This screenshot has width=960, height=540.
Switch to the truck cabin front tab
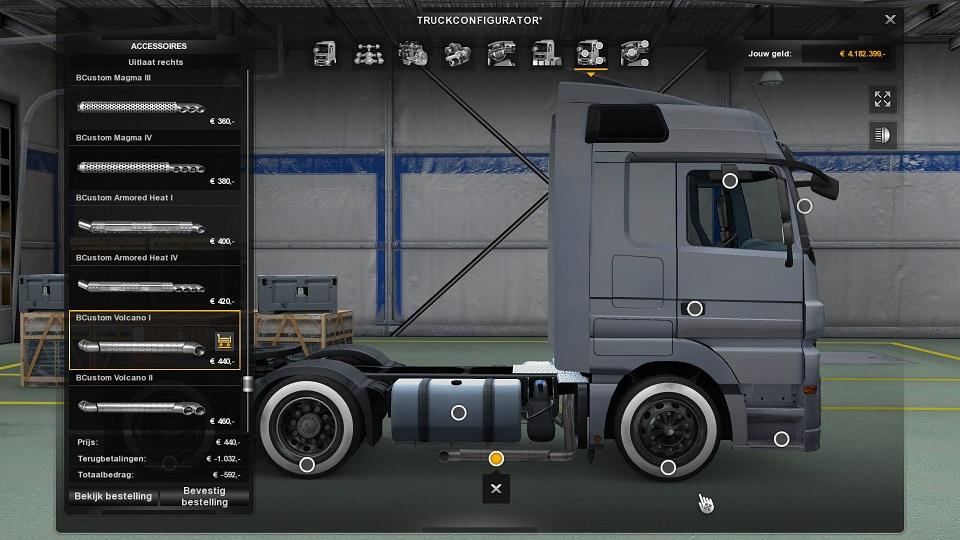pos(326,53)
